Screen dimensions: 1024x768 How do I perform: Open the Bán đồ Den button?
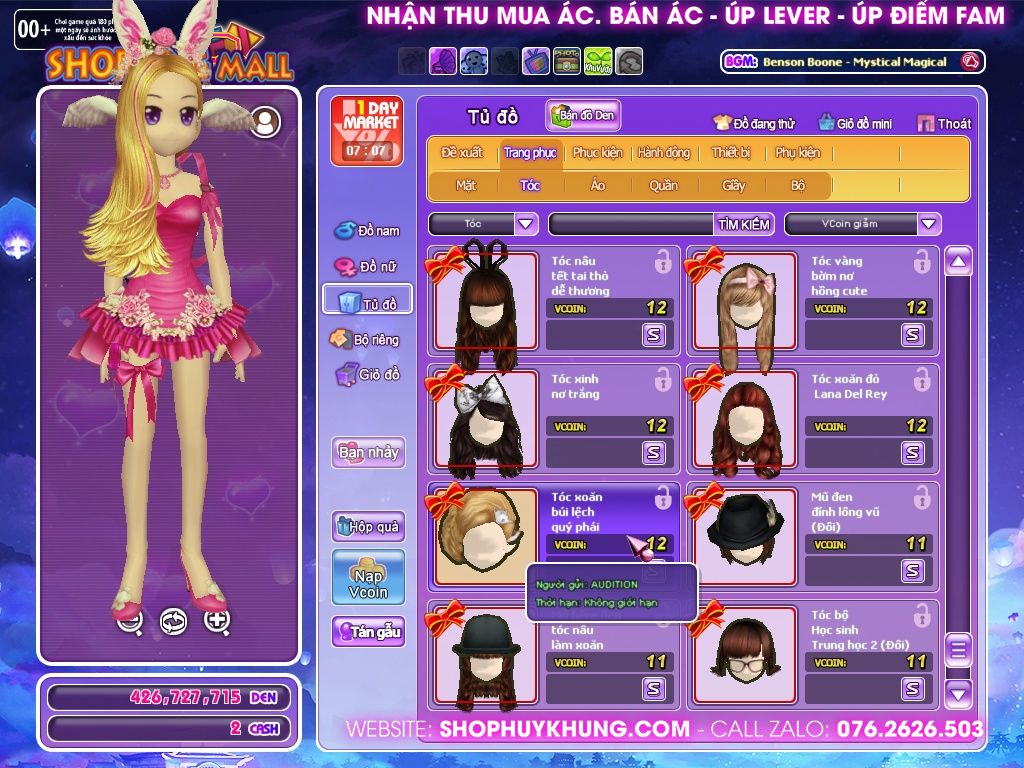pyautogui.click(x=583, y=116)
